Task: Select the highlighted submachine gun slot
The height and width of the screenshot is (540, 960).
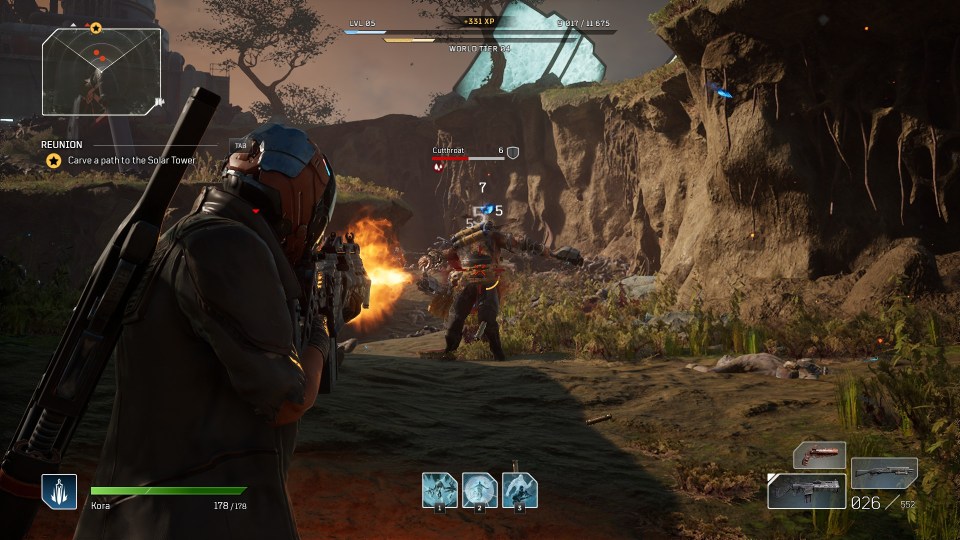Action: pos(806,491)
